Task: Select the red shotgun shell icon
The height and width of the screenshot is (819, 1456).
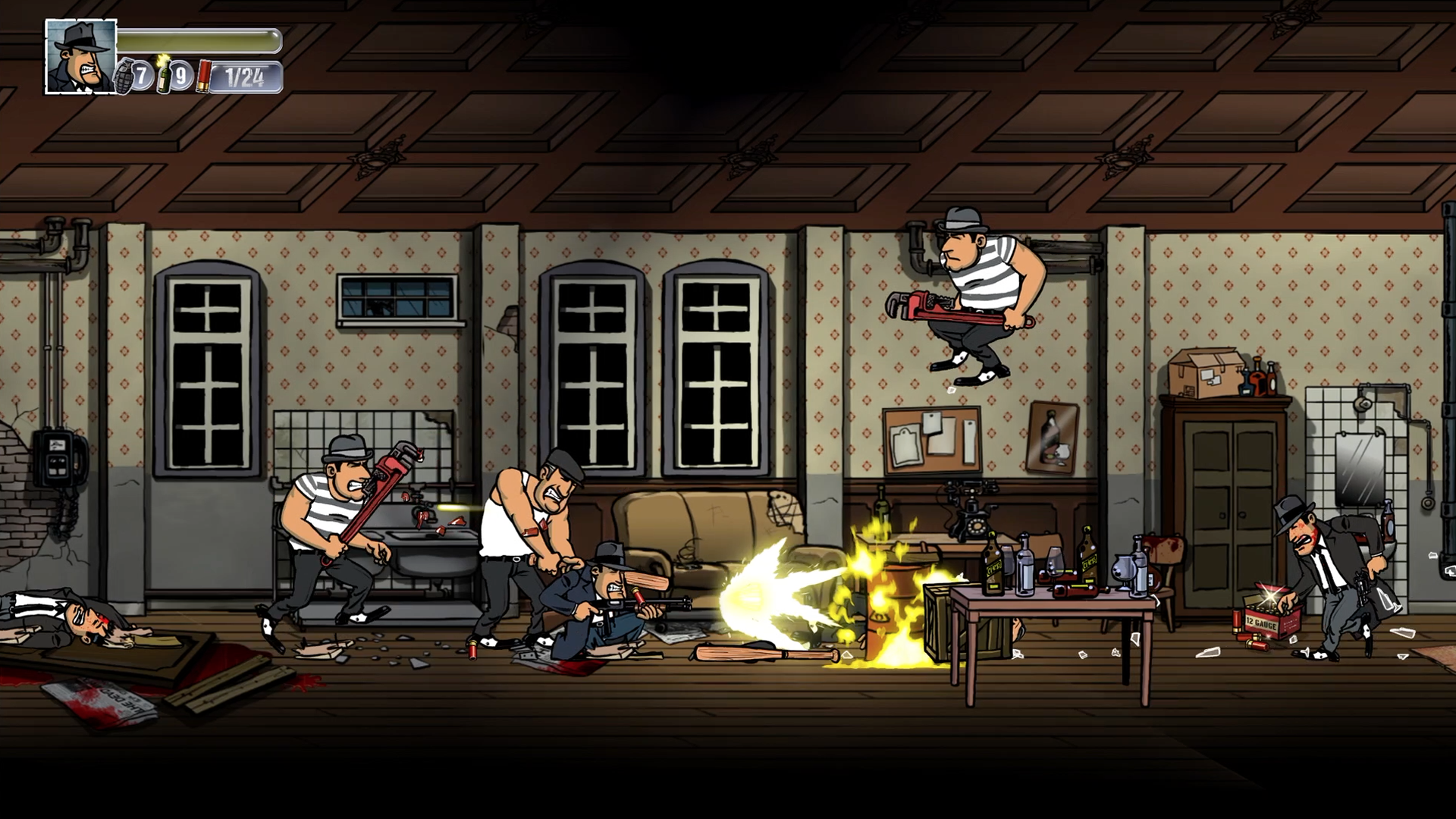Action: [x=202, y=77]
